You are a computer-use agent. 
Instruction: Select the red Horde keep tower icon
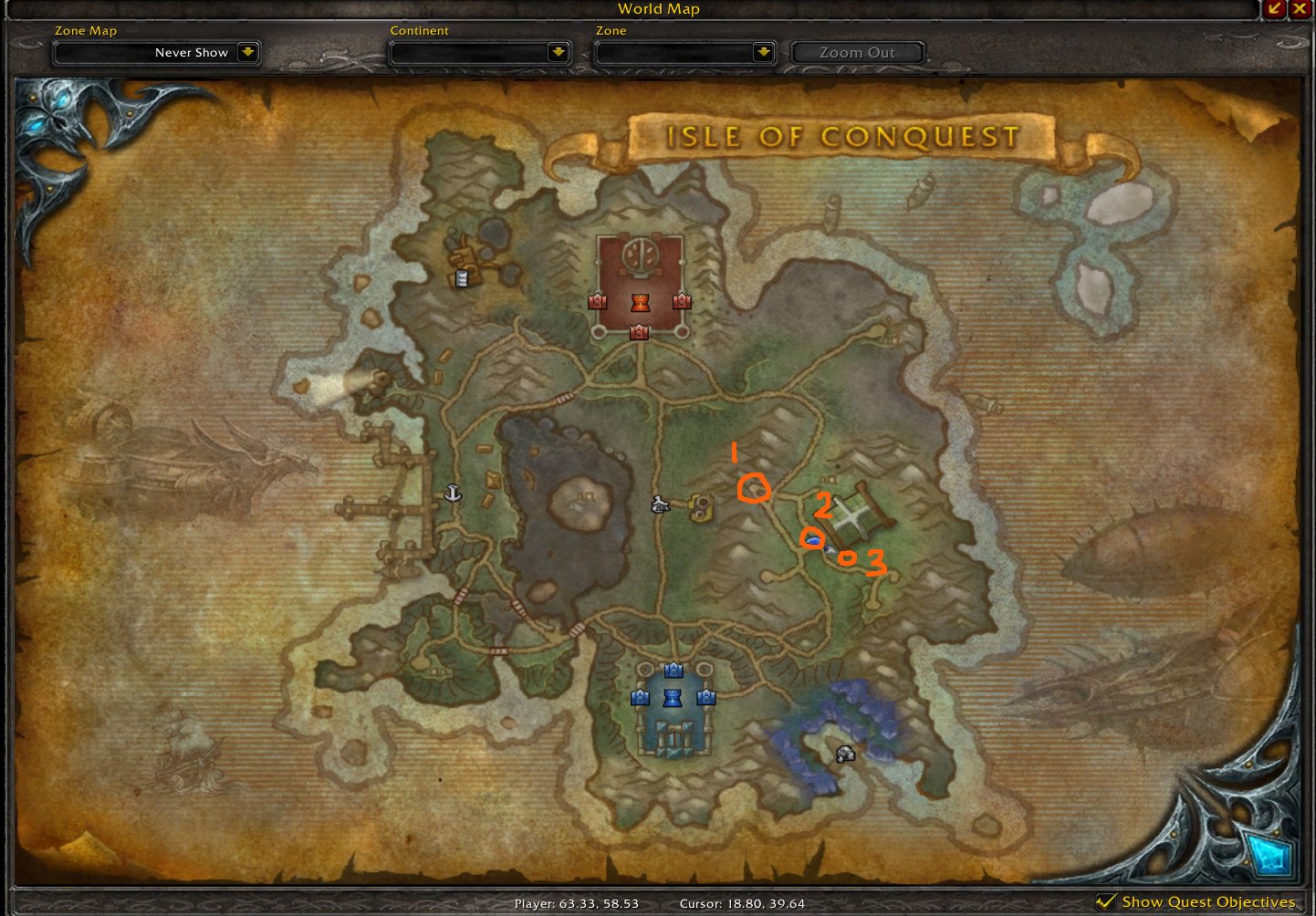(642, 302)
